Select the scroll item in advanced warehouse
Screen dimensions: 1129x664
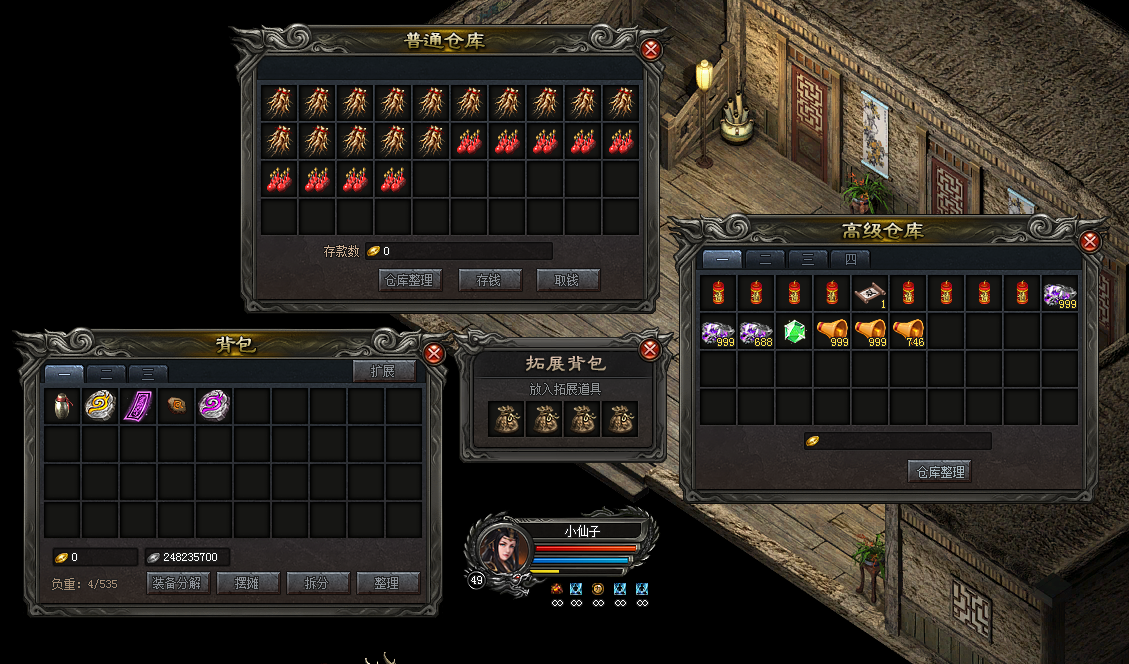click(x=869, y=293)
